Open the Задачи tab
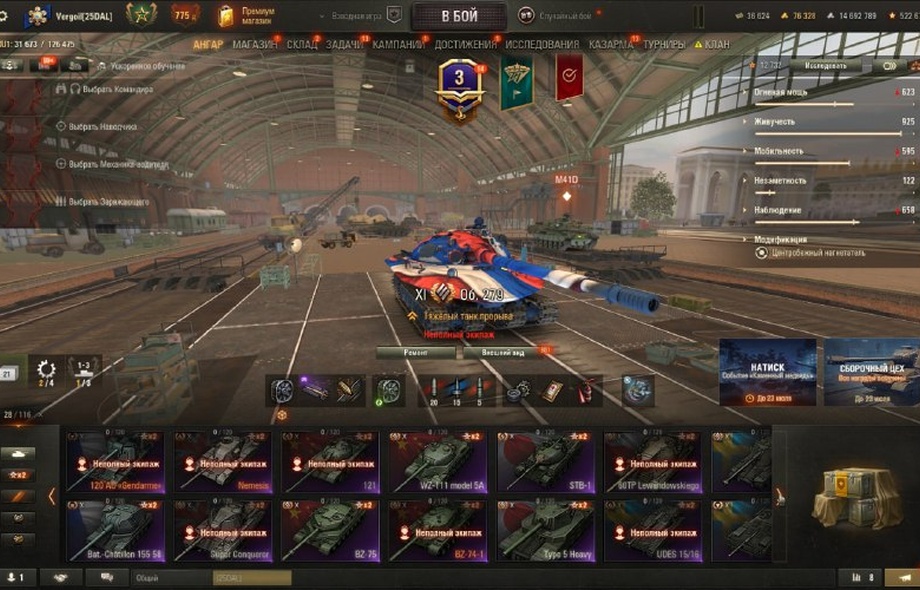 coord(345,45)
